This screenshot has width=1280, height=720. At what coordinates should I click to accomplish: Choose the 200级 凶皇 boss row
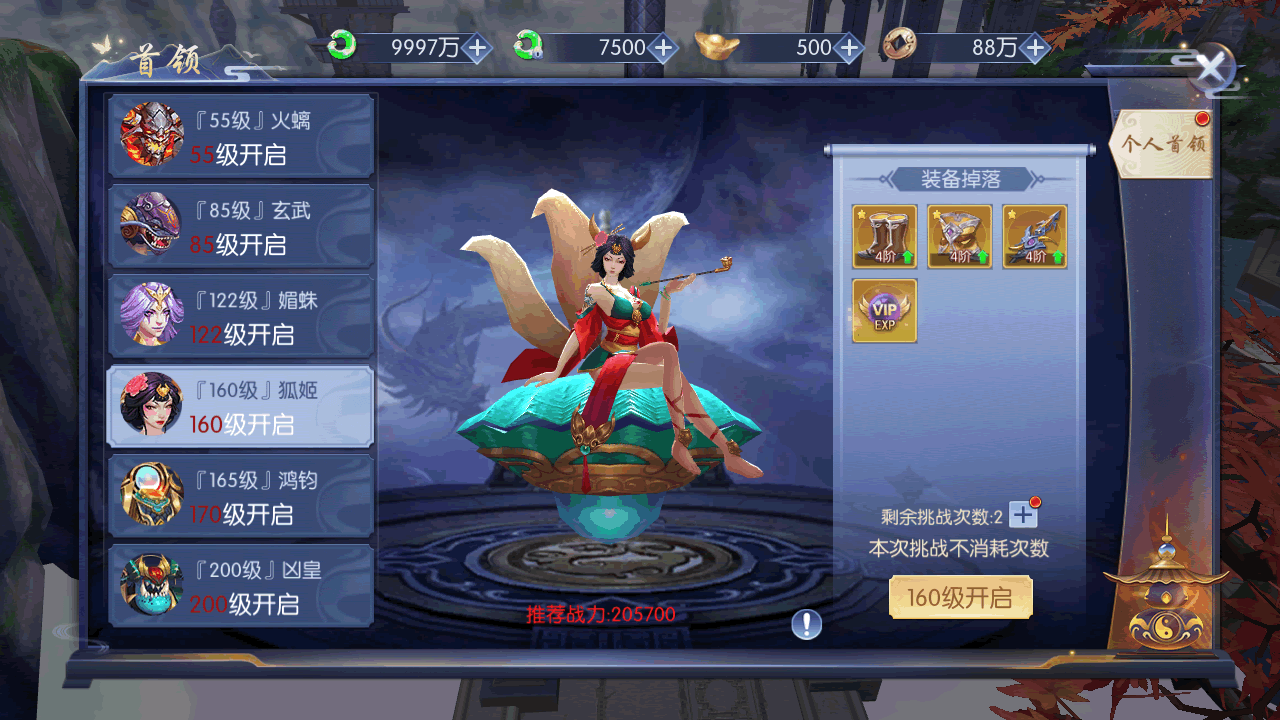click(241, 586)
